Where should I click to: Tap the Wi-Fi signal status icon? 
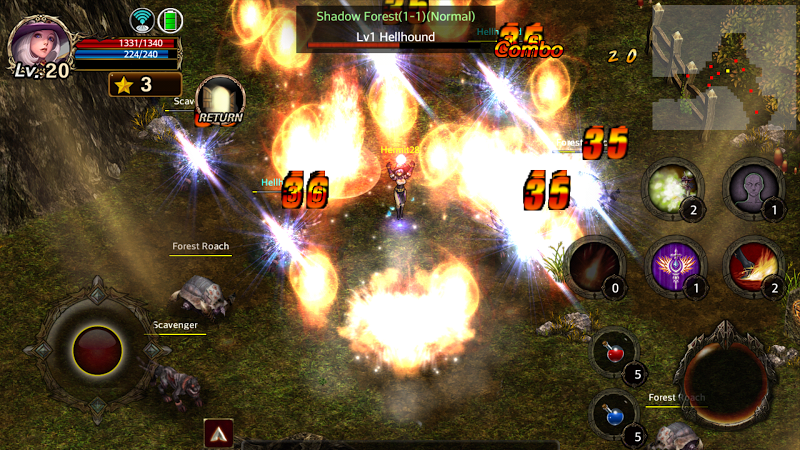[142, 21]
